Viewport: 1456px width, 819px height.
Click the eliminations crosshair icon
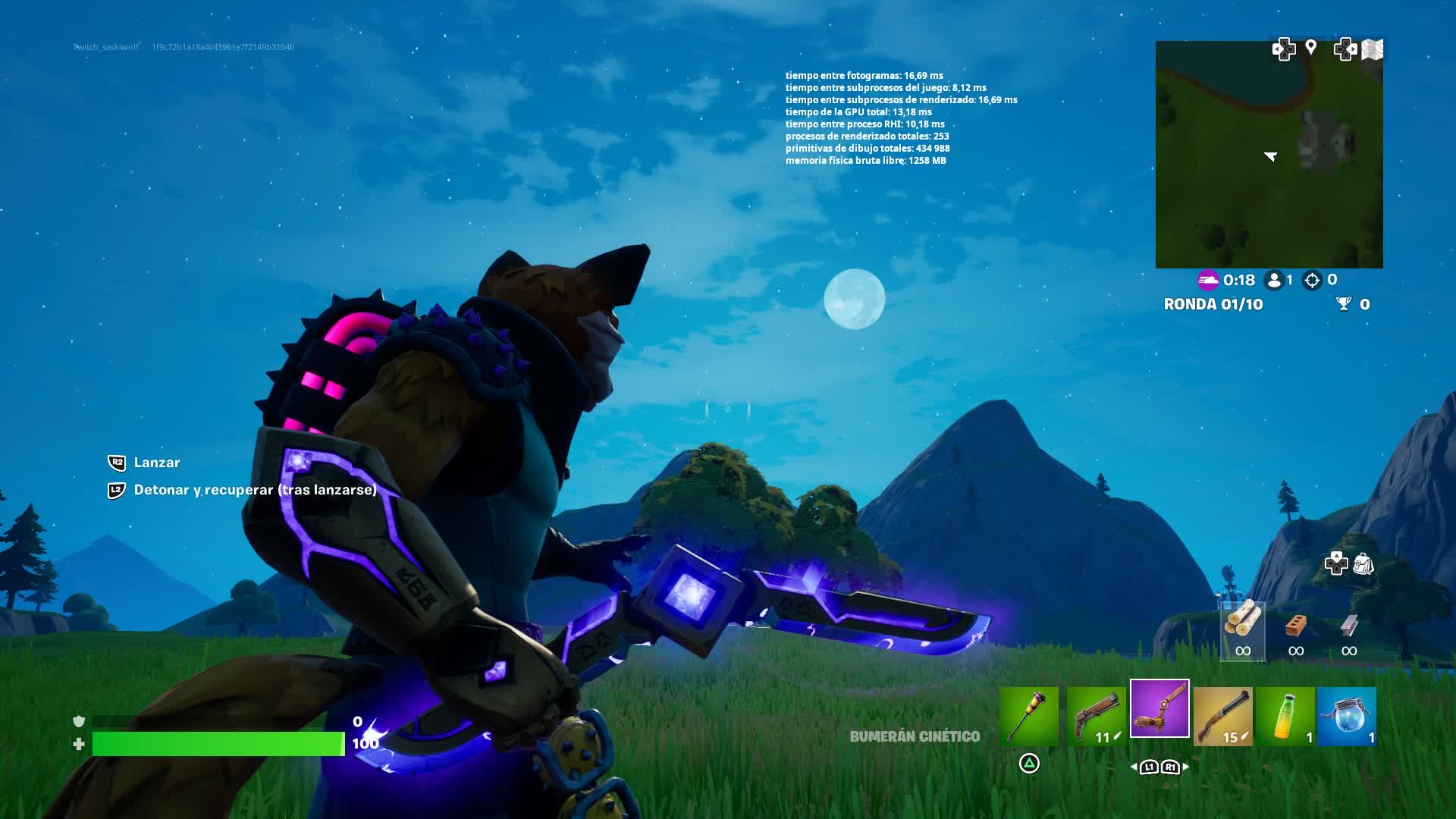coord(1311,279)
